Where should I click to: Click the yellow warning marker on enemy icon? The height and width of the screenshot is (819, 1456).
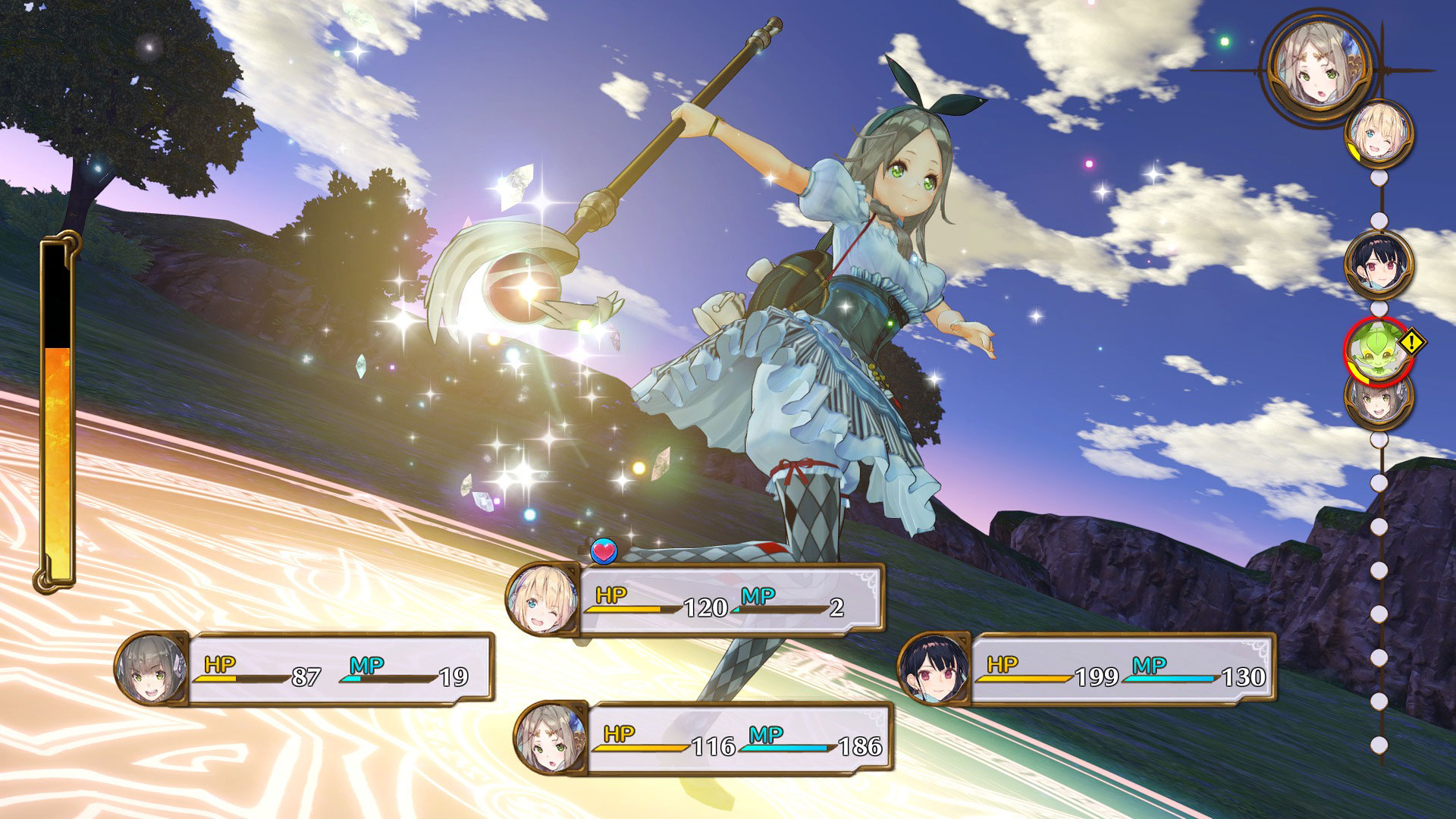[1411, 343]
